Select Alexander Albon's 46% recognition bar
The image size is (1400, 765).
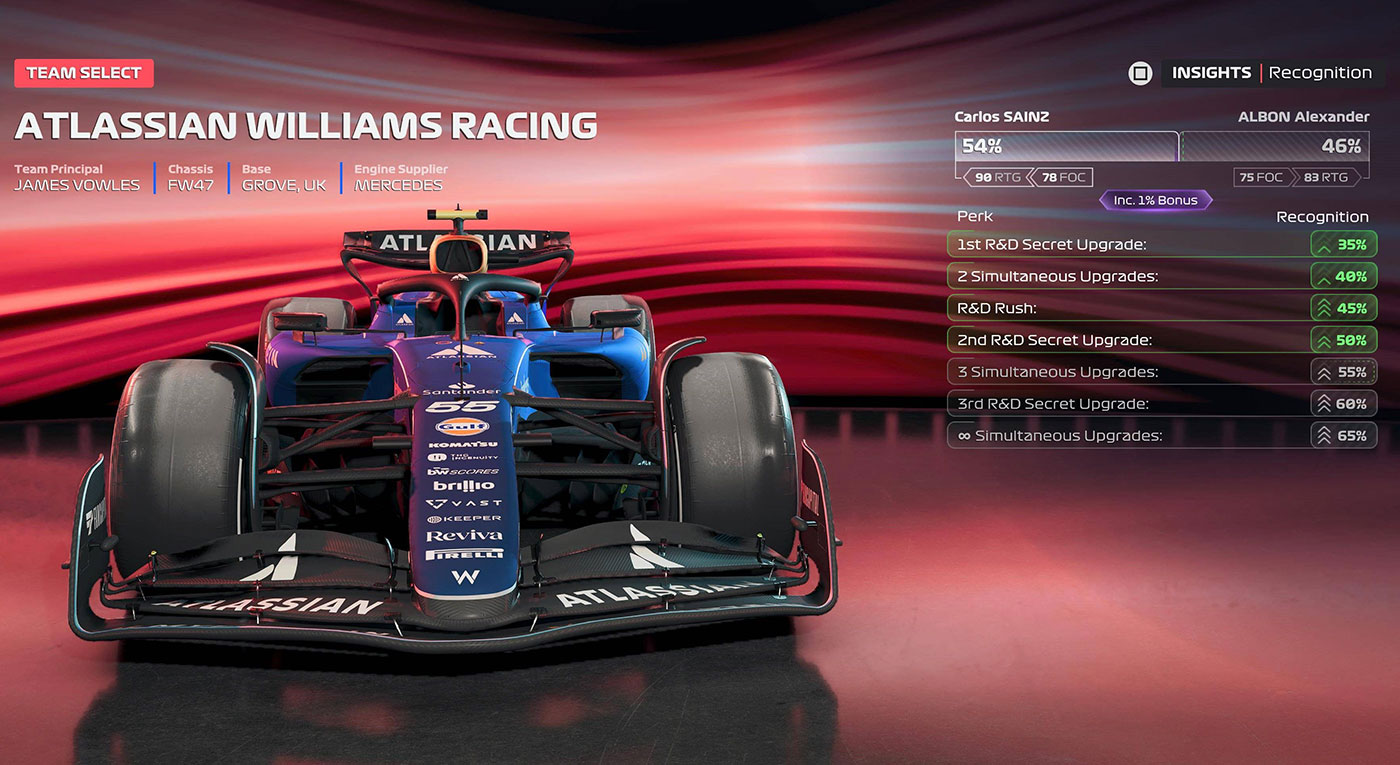click(x=1276, y=146)
